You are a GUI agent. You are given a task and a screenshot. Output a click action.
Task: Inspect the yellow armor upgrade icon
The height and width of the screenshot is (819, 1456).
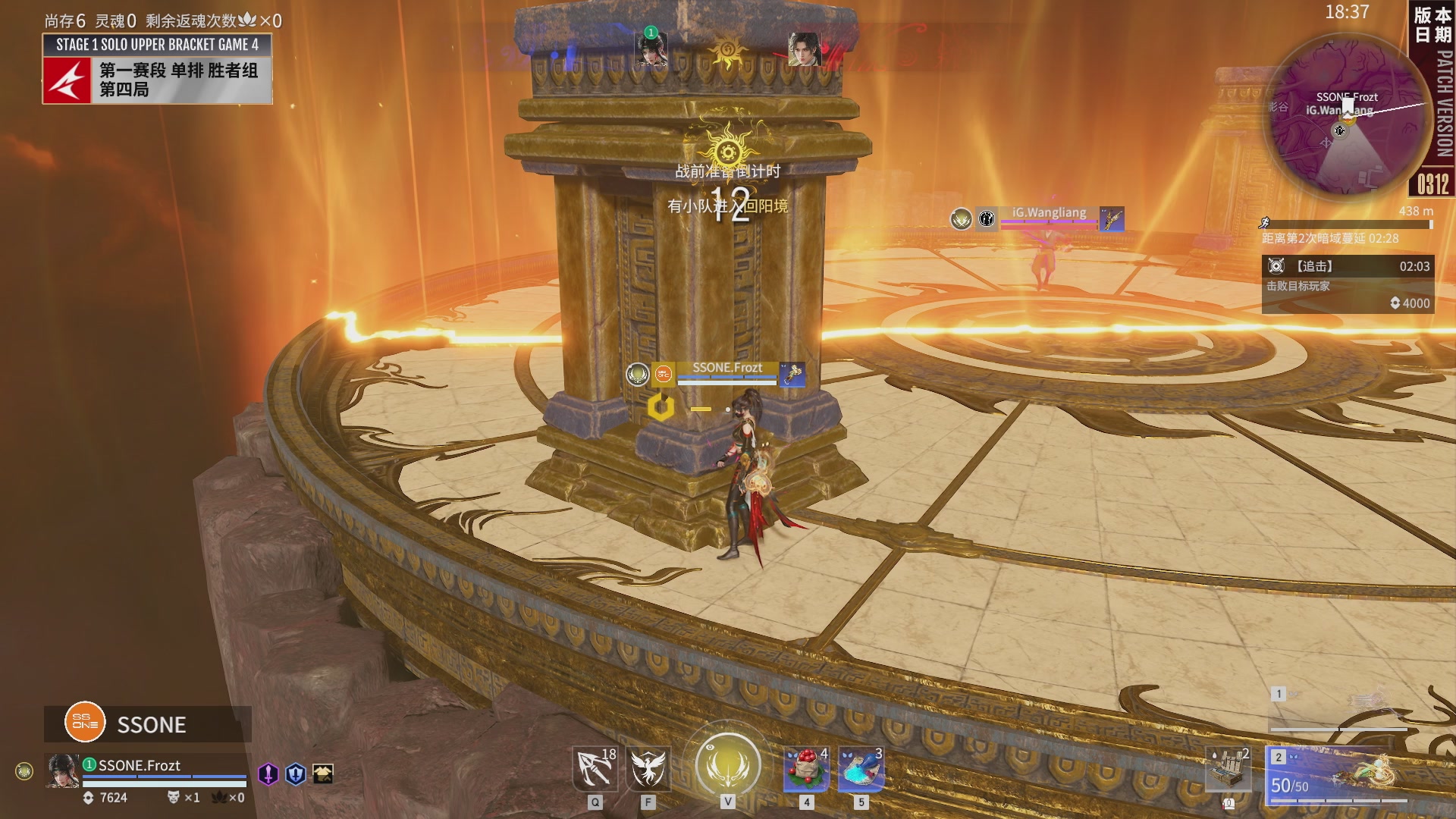(x=323, y=773)
